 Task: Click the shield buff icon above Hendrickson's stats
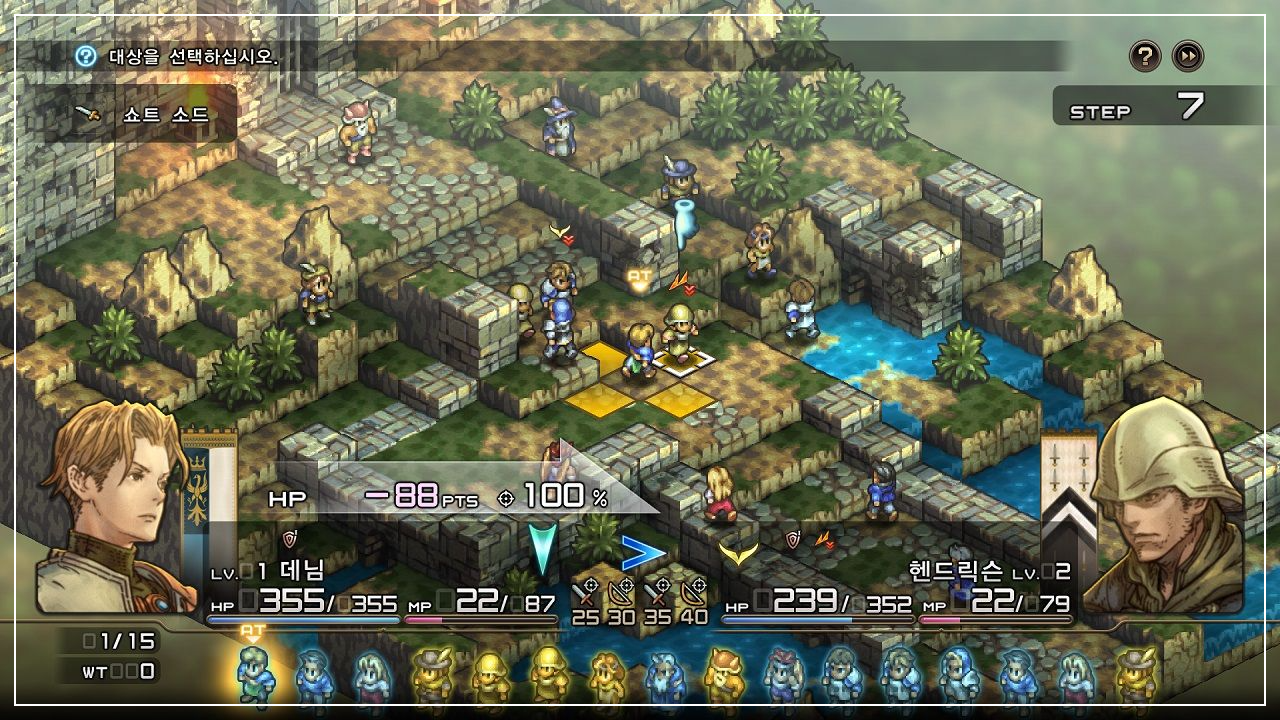(793, 538)
